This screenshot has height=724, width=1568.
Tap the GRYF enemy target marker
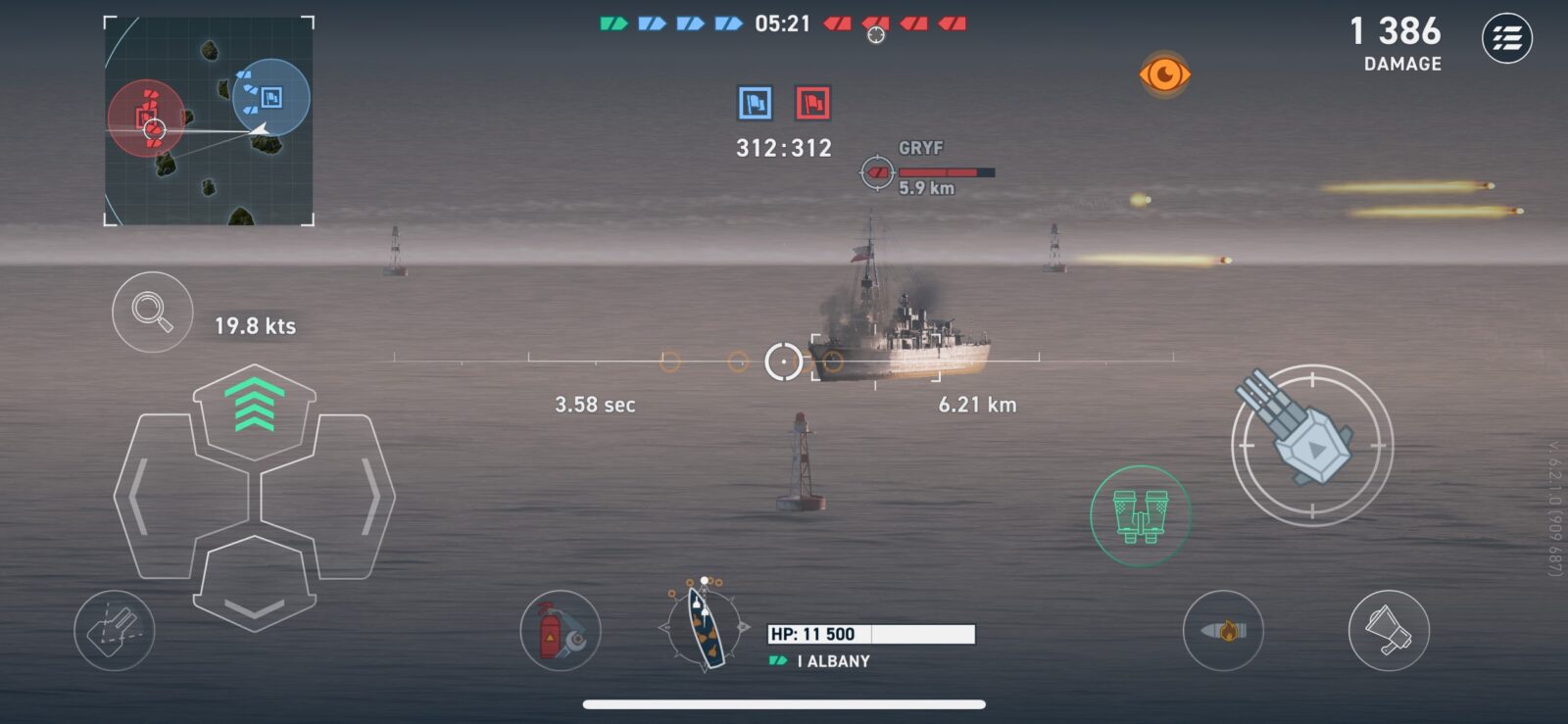(x=877, y=173)
